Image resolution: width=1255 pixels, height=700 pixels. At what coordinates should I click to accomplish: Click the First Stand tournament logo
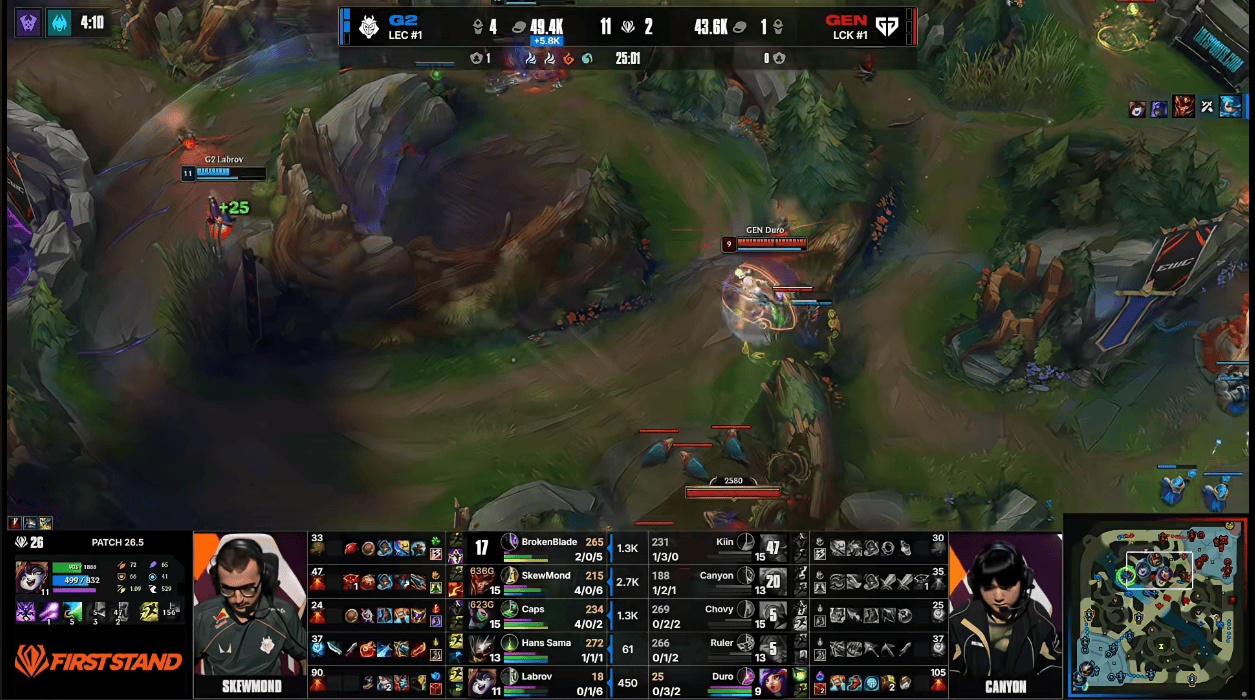coord(98,661)
